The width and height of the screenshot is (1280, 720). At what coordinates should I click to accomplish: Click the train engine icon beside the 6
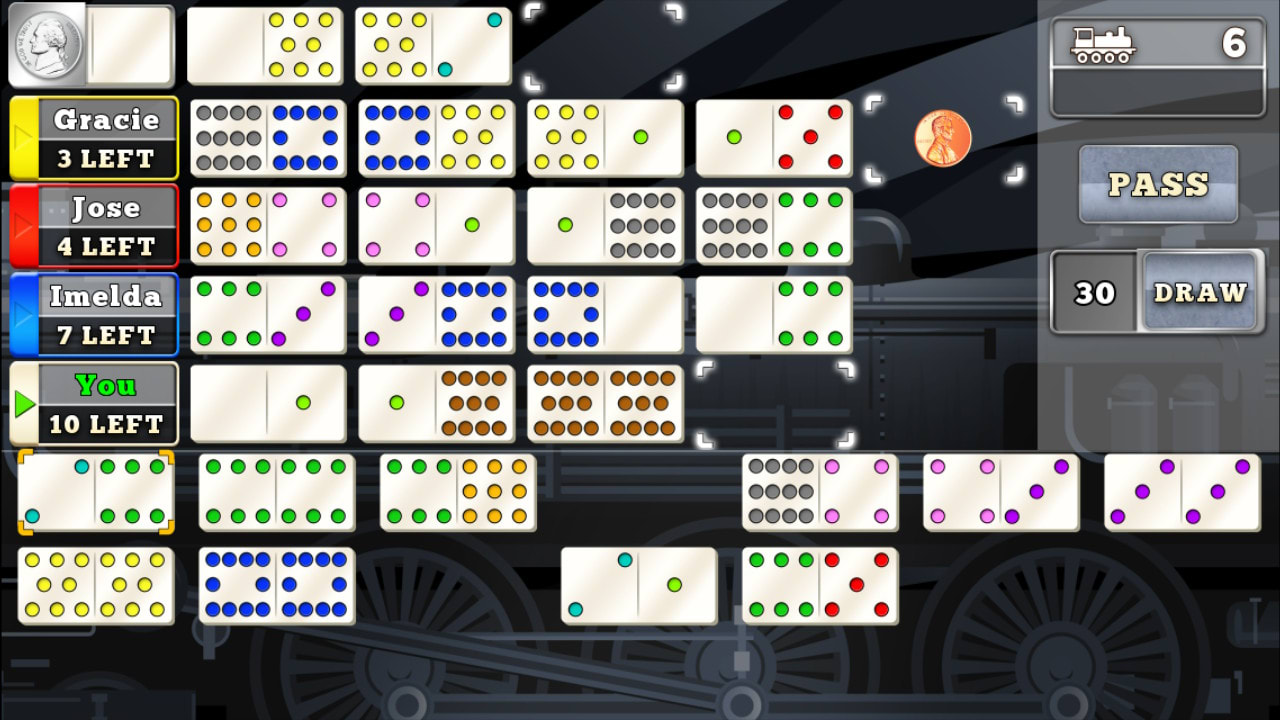[x=1103, y=44]
